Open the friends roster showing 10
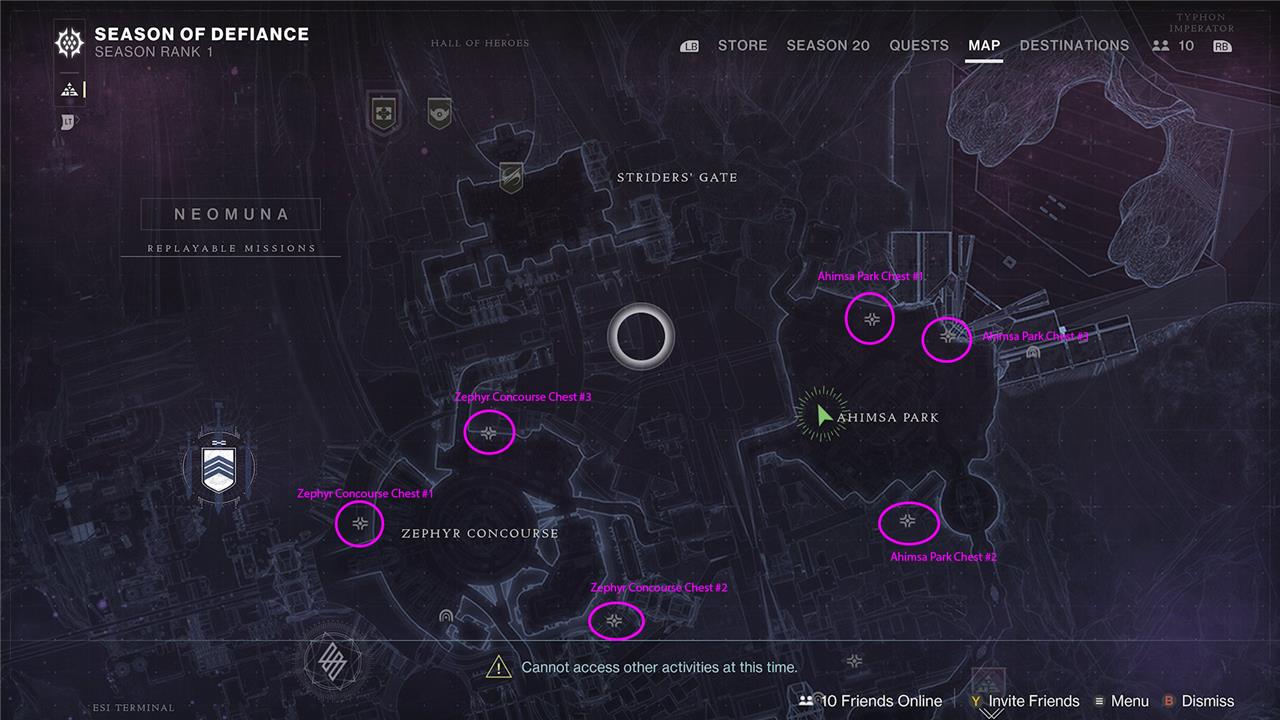Screen dimensions: 1280x720 point(1174,45)
